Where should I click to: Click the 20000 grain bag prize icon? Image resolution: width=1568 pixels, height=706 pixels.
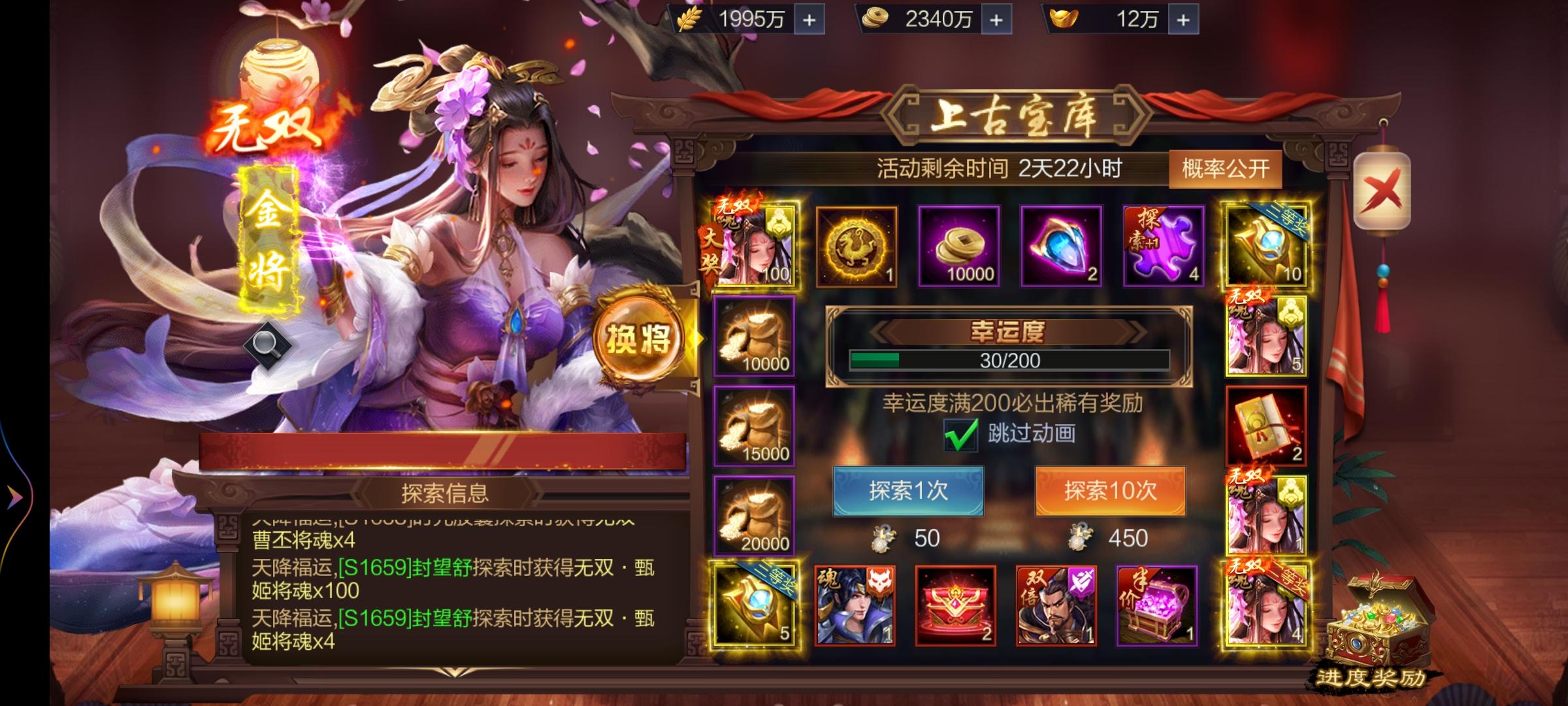tap(755, 516)
